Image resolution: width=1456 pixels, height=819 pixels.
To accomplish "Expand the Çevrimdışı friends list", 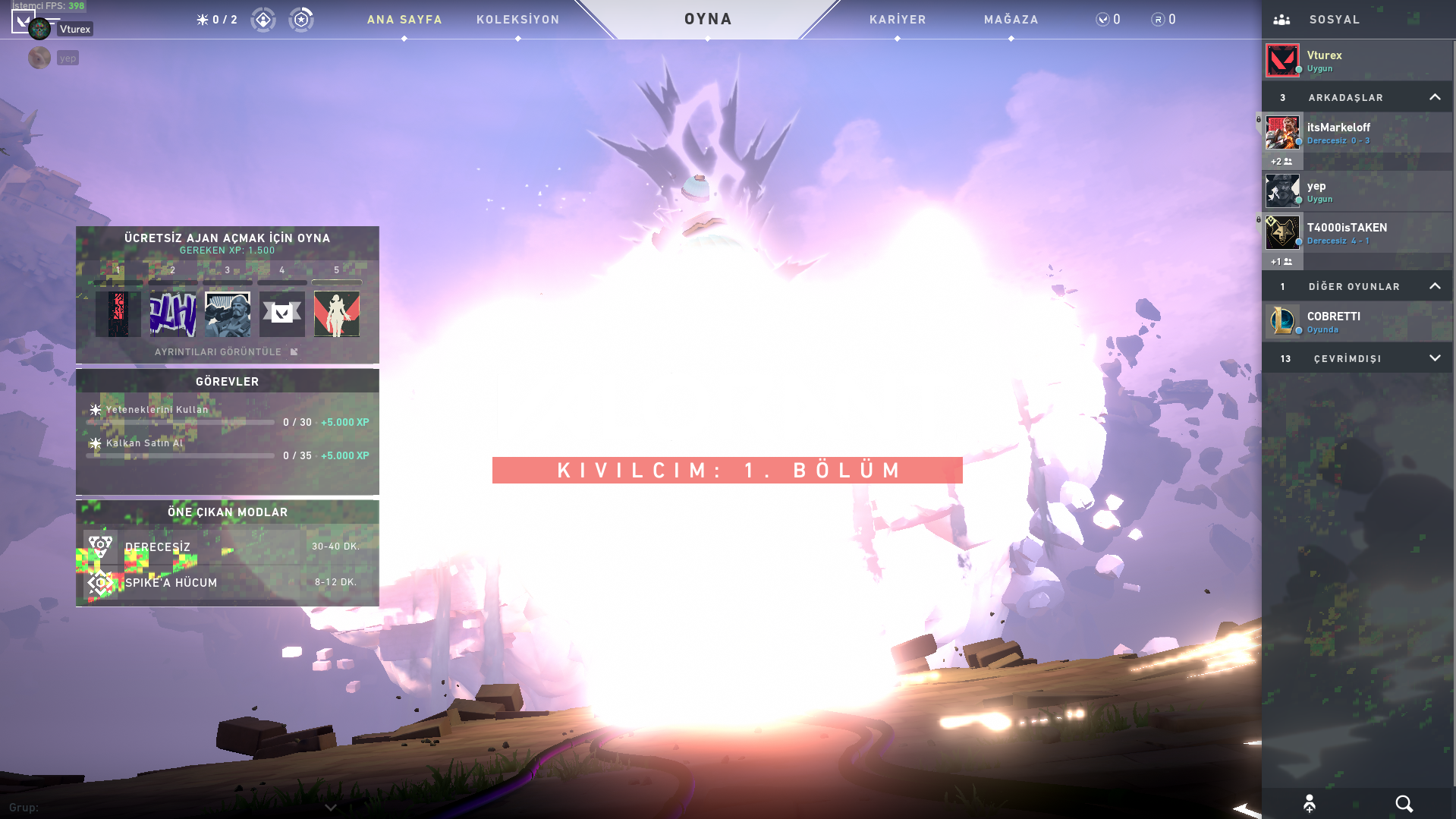I will (1434, 358).
